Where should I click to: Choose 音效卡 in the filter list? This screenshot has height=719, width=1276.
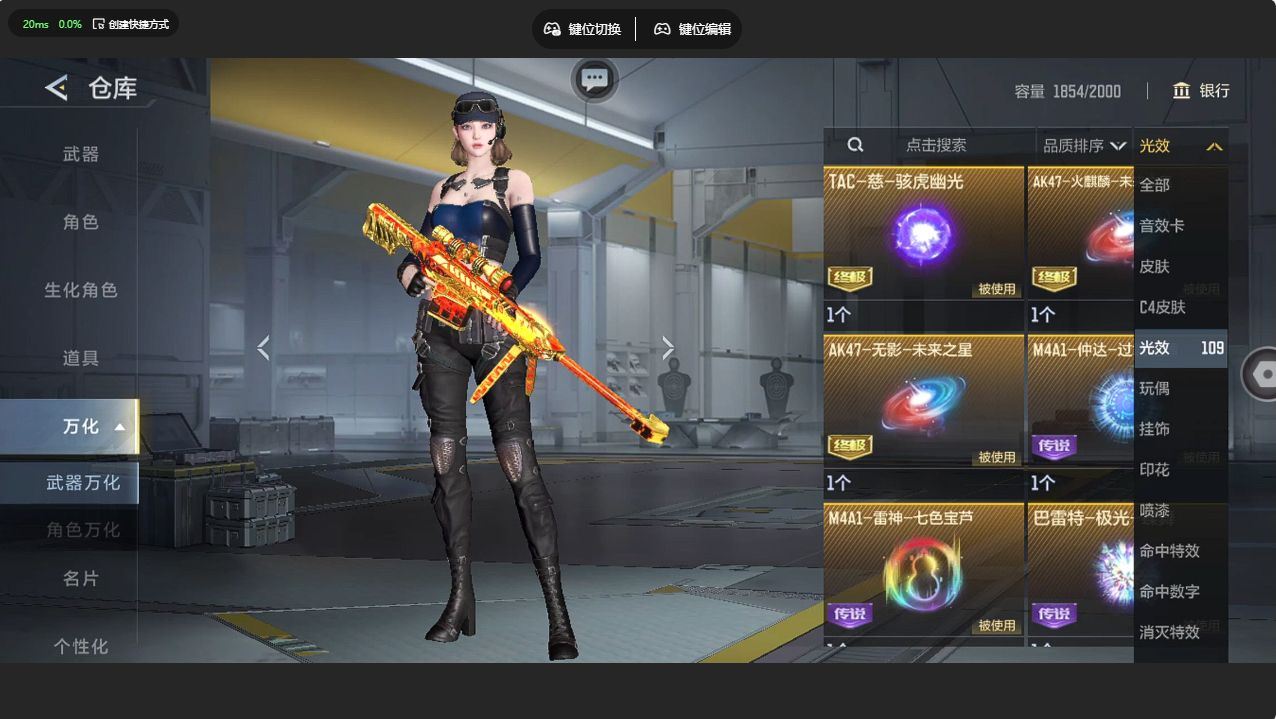click(x=1162, y=226)
